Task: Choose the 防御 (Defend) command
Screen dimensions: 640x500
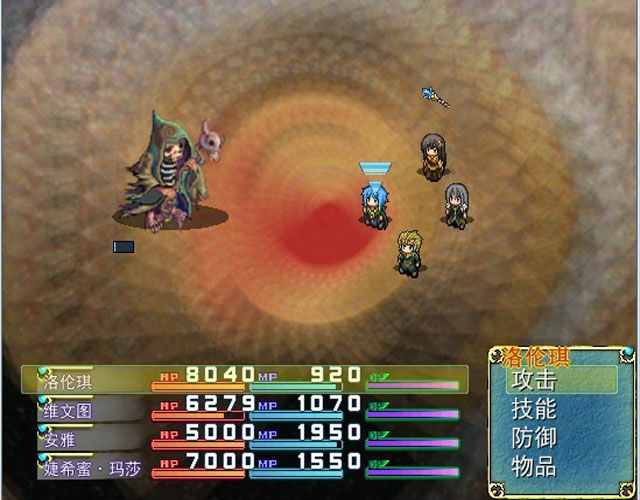Action: click(x=533, y=438)
